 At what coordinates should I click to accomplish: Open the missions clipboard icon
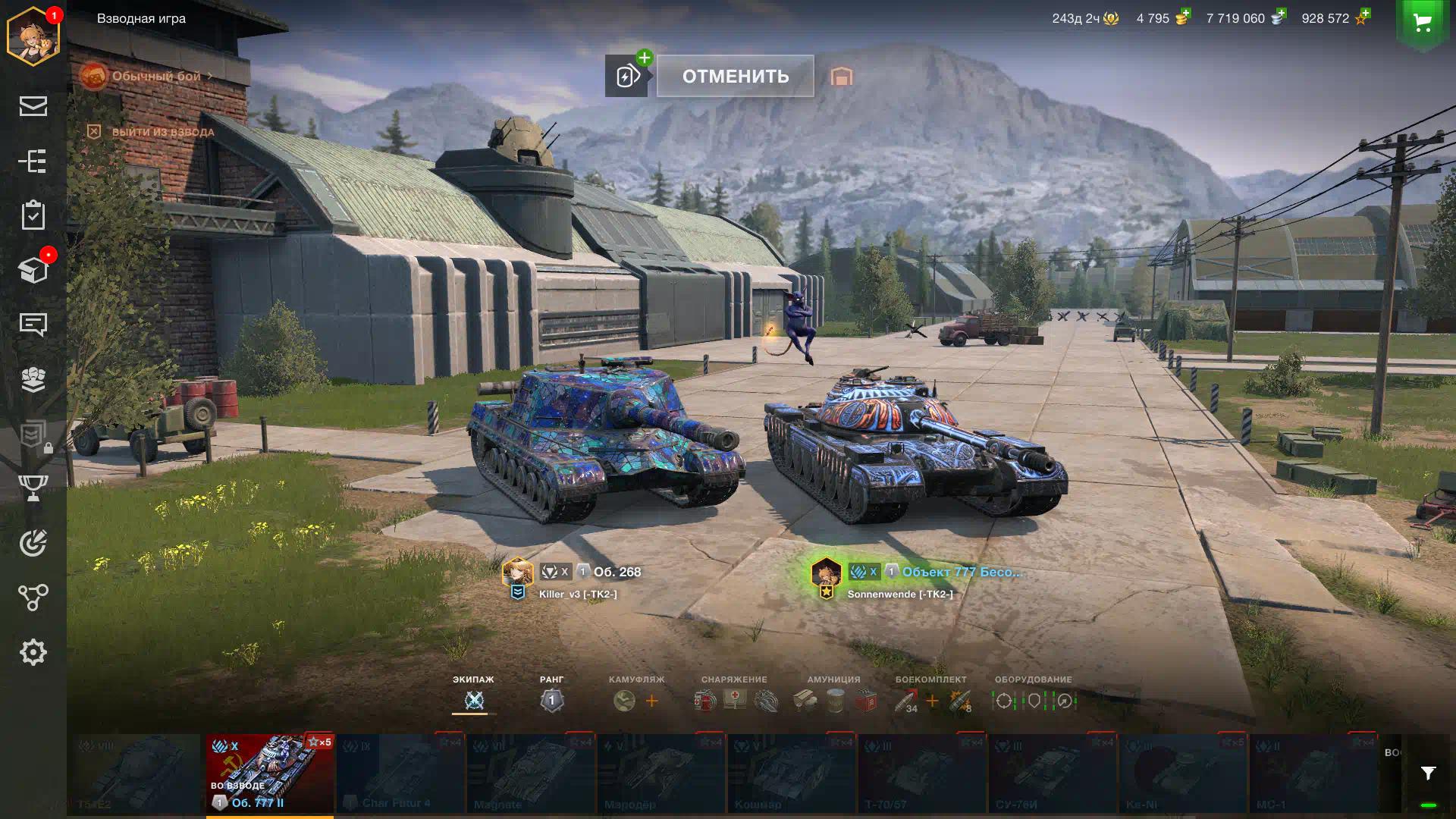click(x=33, y=215)
